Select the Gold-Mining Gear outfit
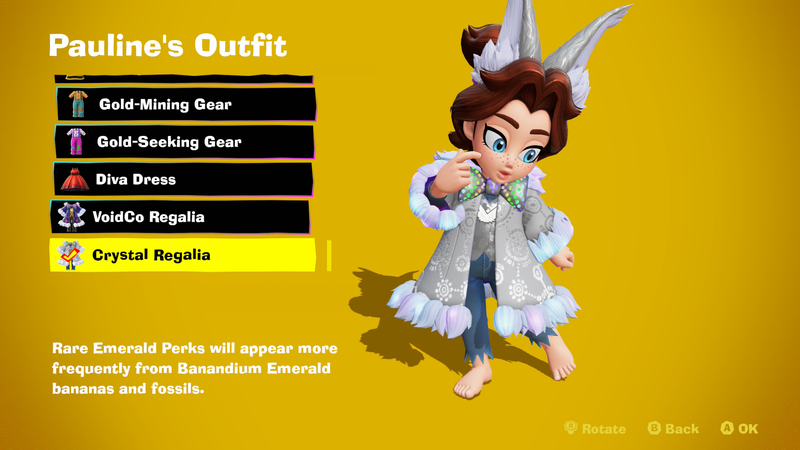 point(185,104)
